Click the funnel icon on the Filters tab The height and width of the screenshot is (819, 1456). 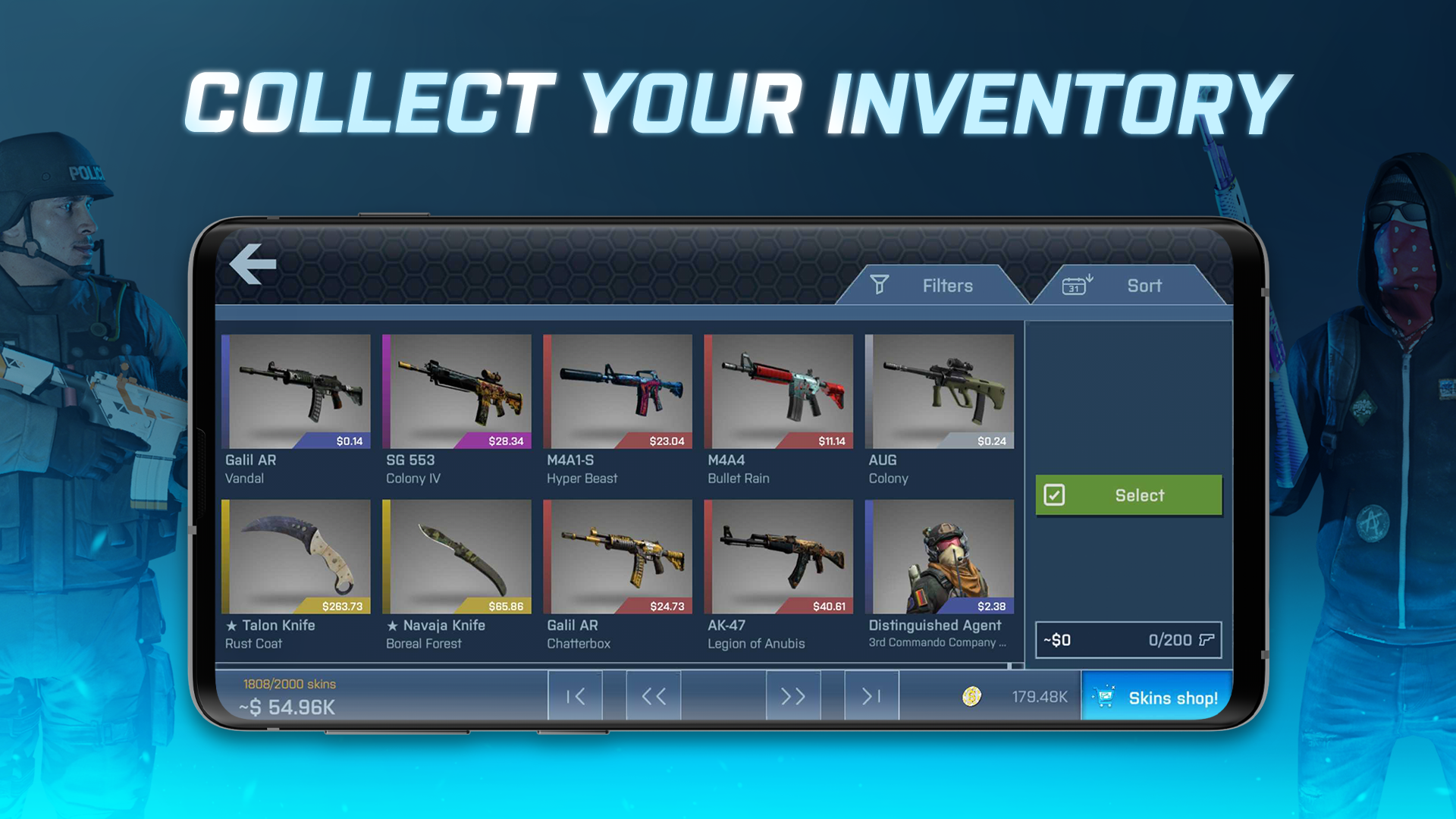(879, 285)
